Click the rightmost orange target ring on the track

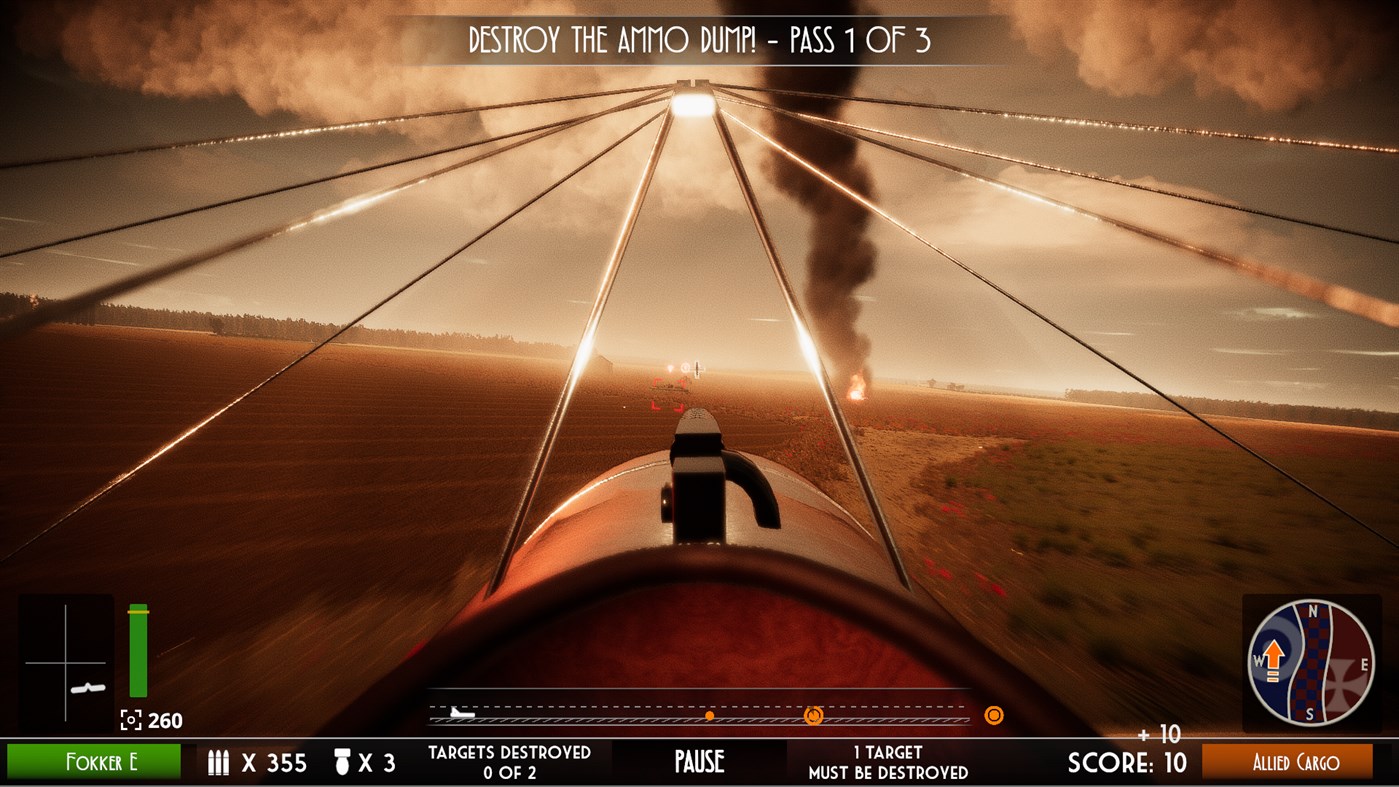(993, 717)
